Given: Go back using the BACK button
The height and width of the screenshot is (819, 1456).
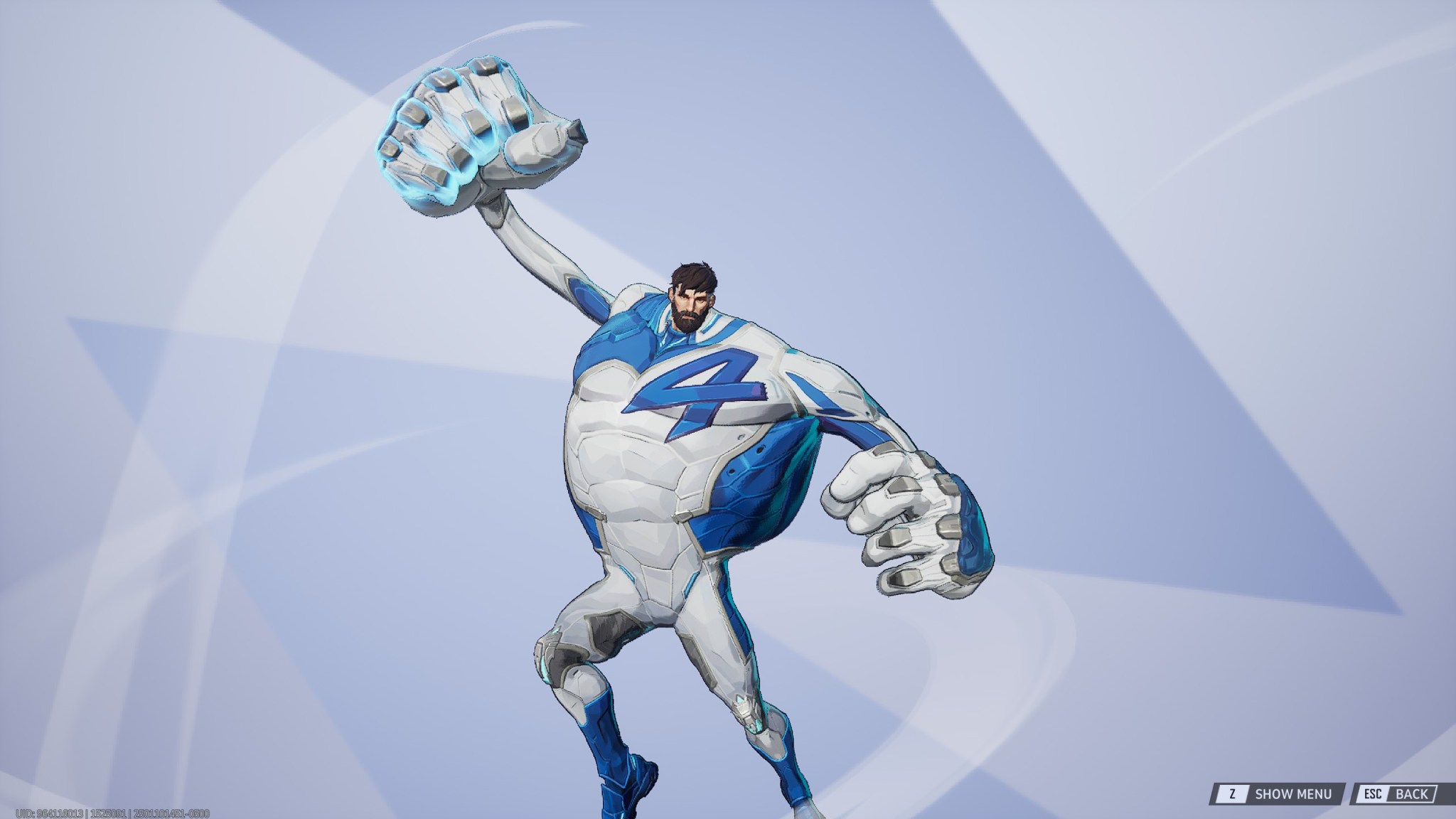Looking at the screenshot, I should coord(1410,792).
